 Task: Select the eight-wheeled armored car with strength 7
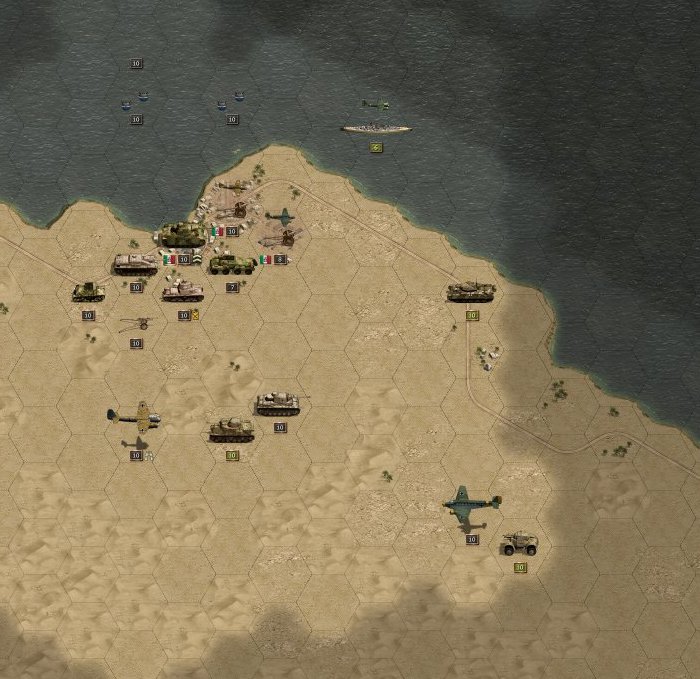231,264
